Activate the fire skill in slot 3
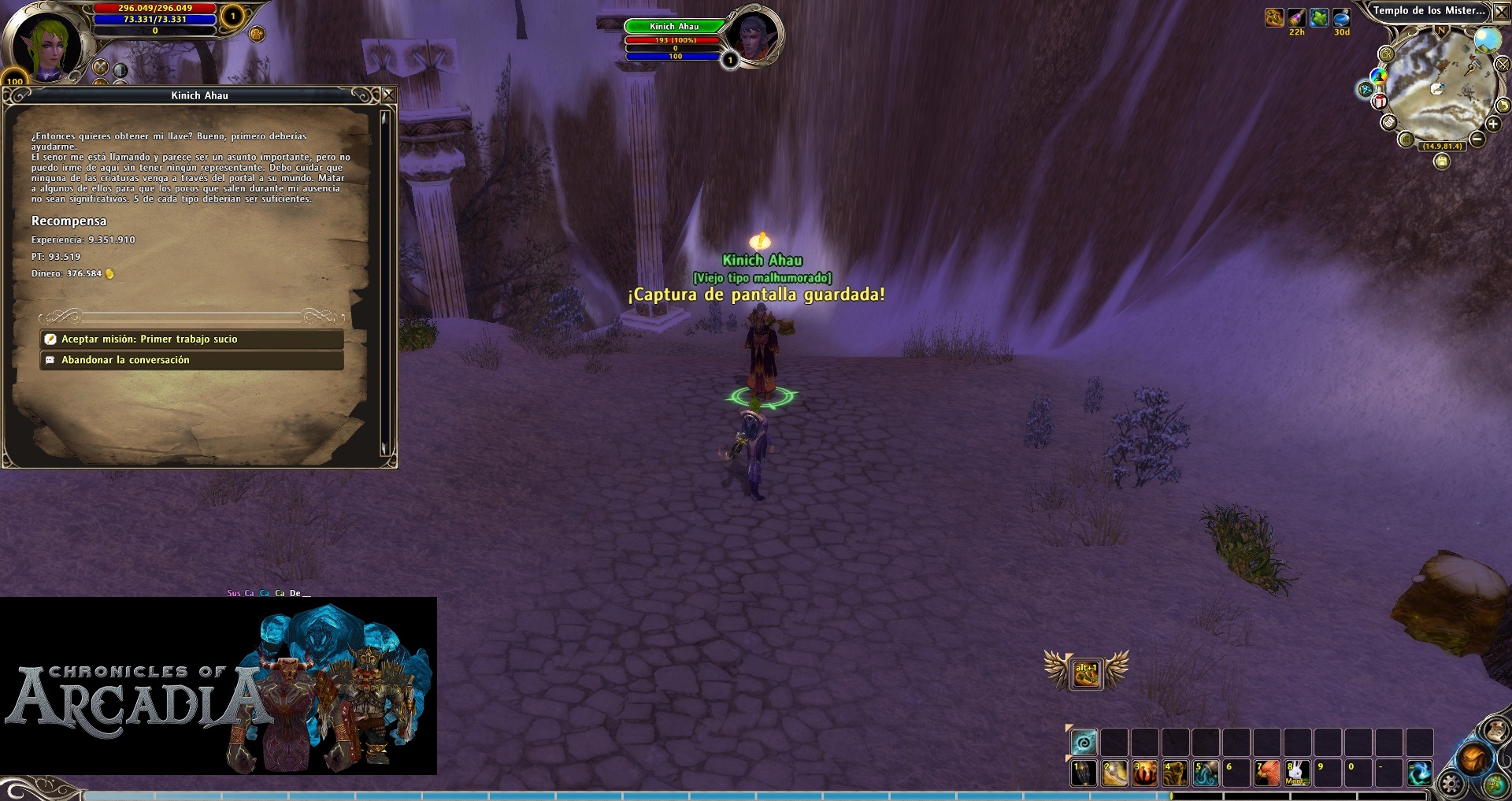The width and height of the screenshot is (1512, 801). coord(1144,773)
